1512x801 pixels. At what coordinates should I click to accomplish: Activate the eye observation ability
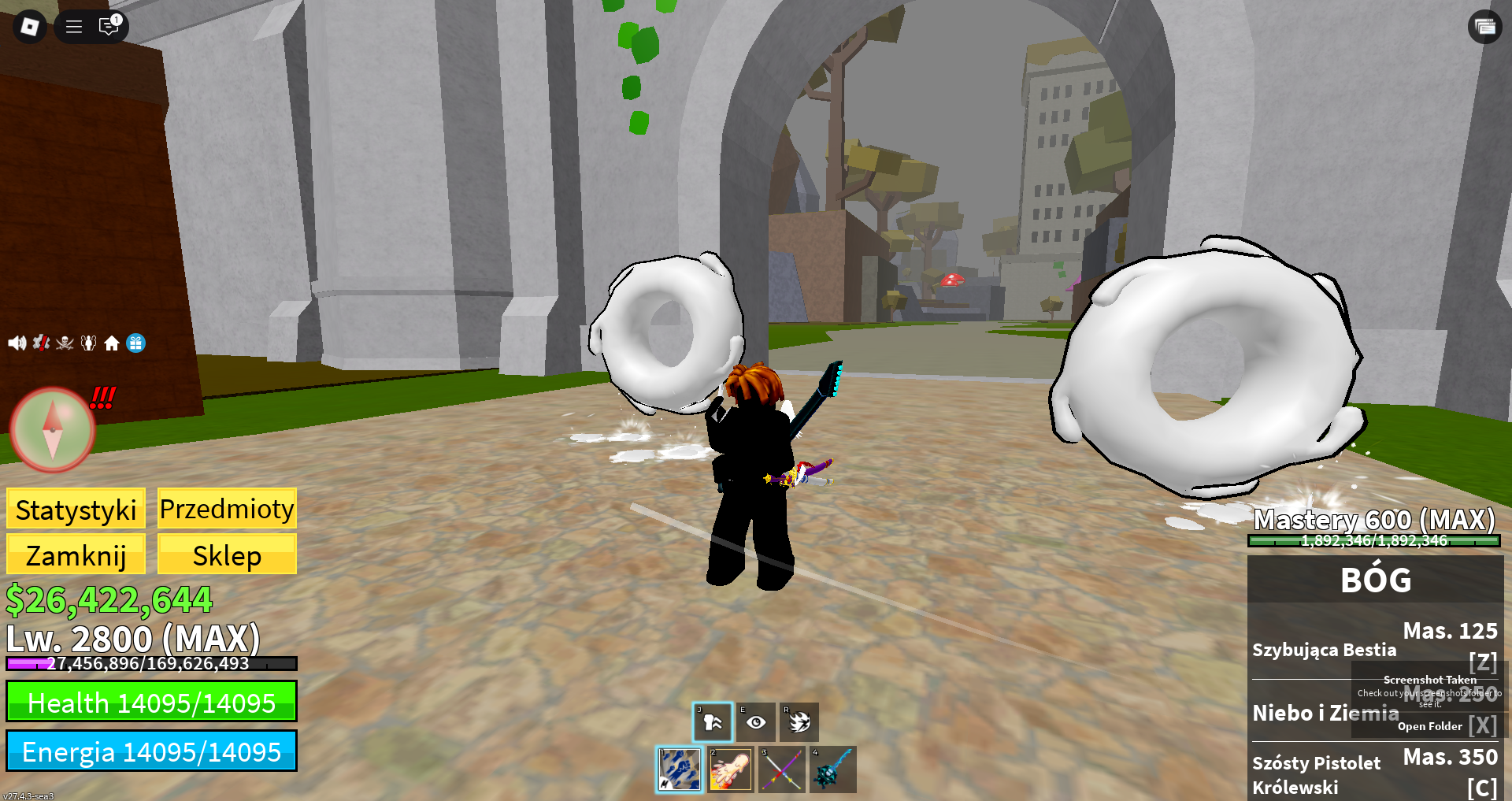(x=756, y=722)
